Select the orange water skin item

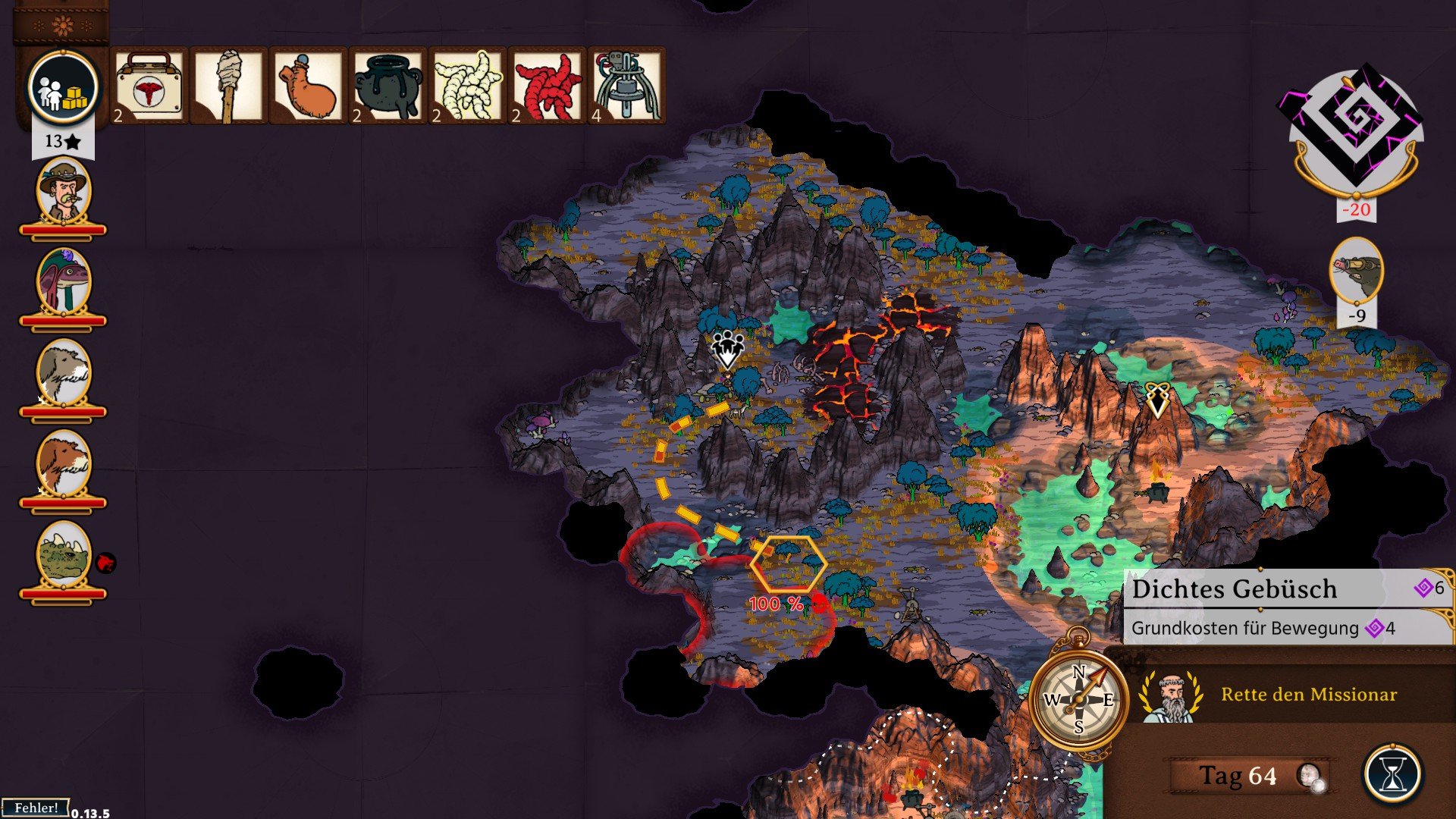pos(308,86)
